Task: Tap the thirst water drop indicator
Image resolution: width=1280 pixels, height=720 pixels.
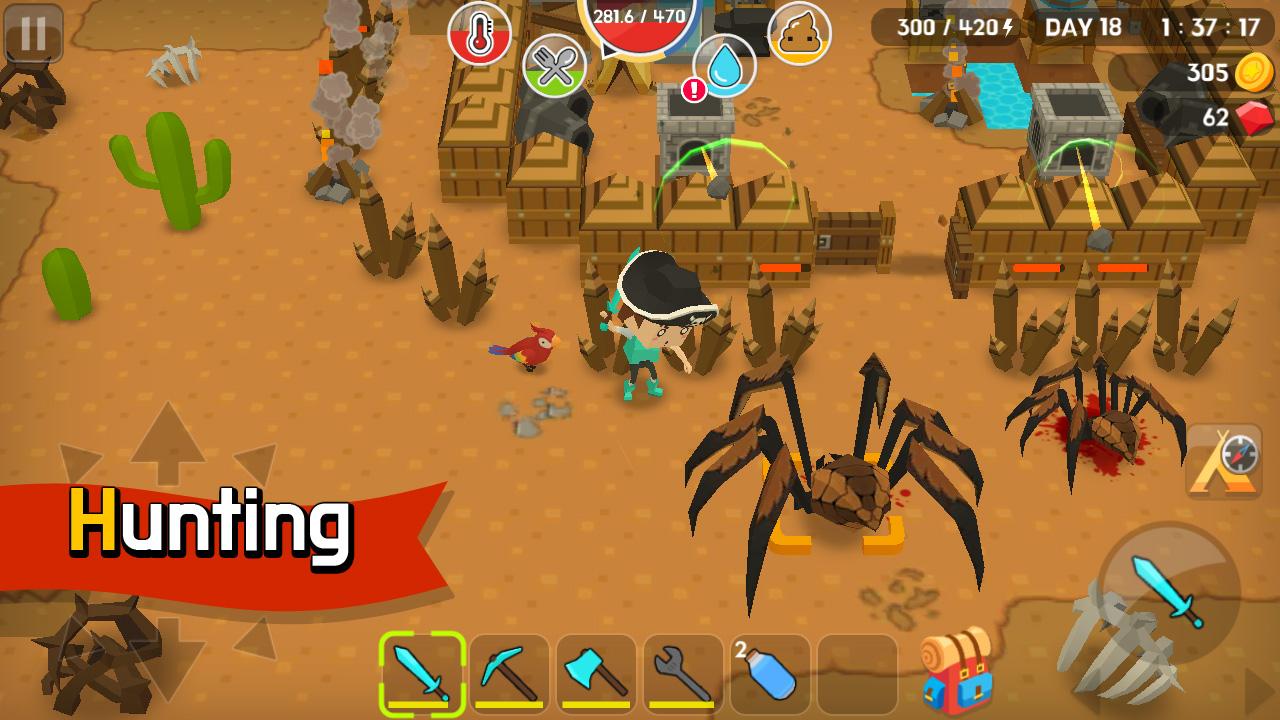Action: [729, 70]
